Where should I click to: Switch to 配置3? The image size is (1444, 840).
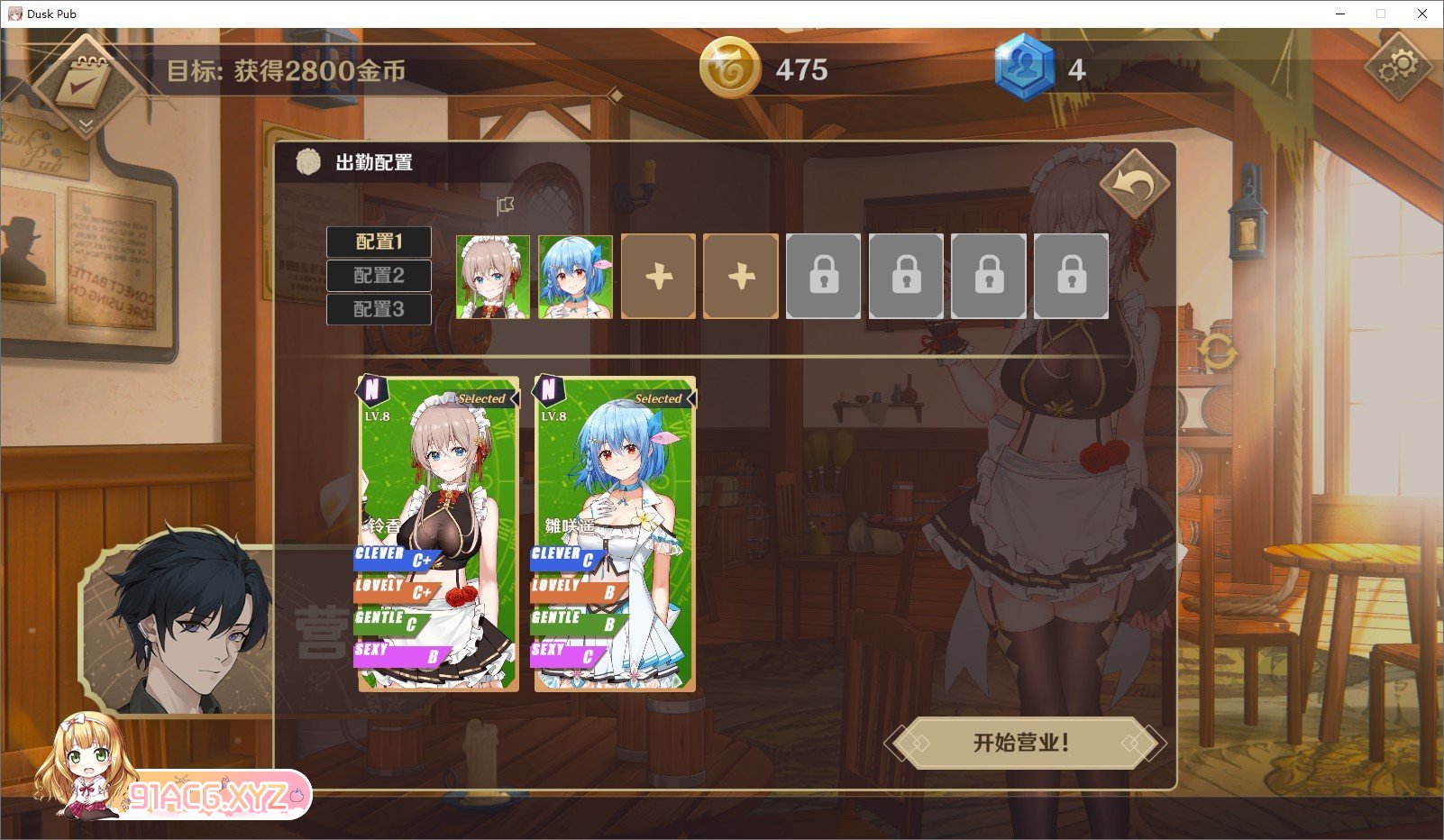click(x=379, y=308)
